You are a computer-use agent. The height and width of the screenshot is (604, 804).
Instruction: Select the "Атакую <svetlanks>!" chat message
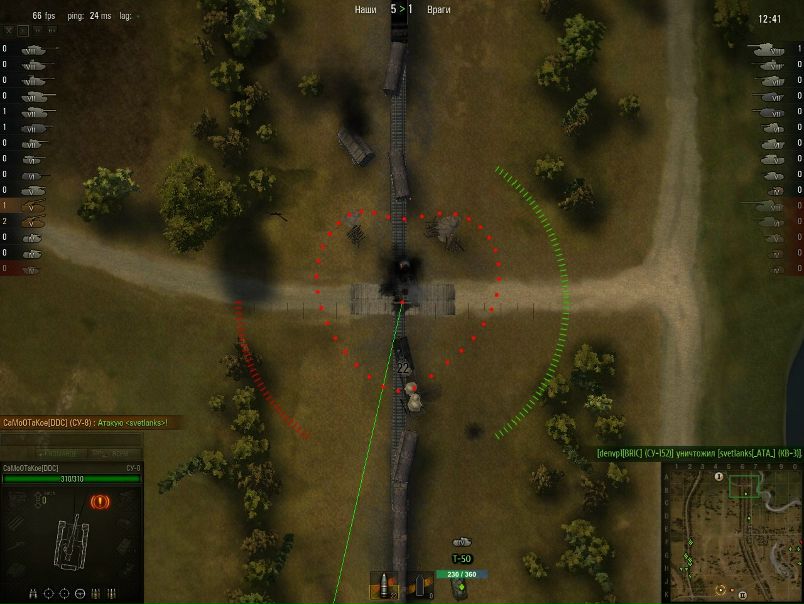(84, 423)
